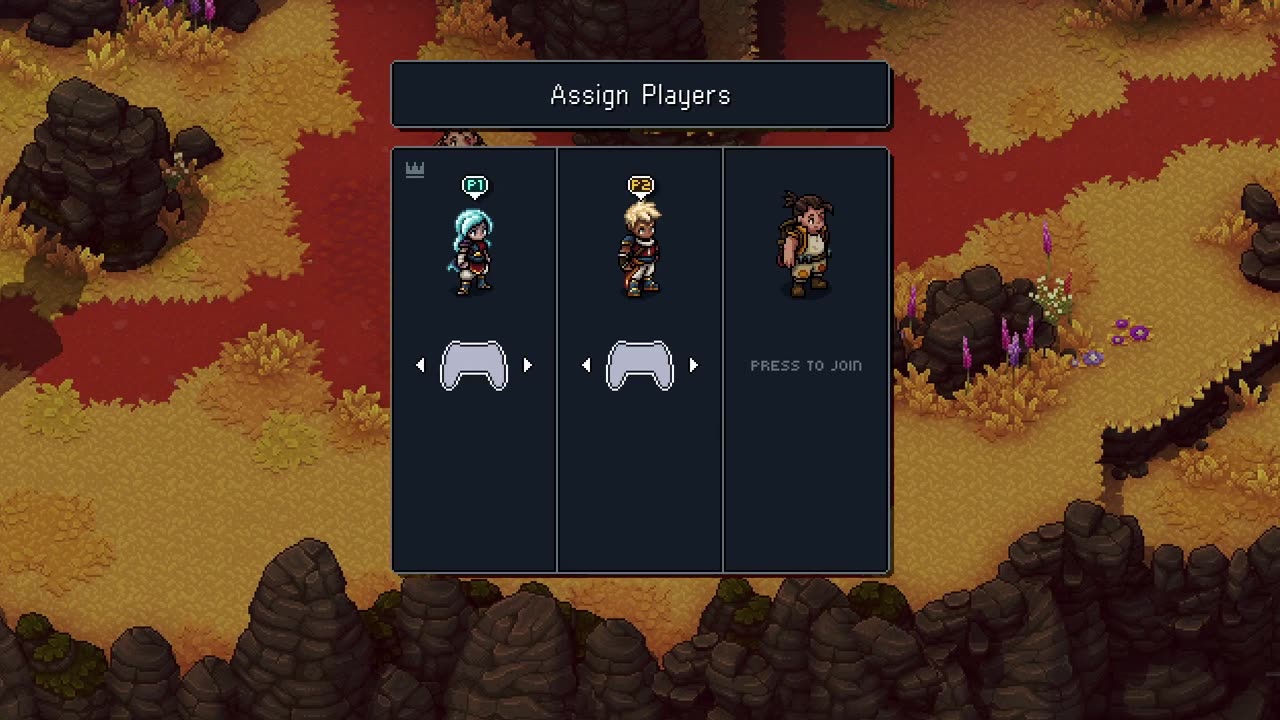Select the P2 blond character

639,250
